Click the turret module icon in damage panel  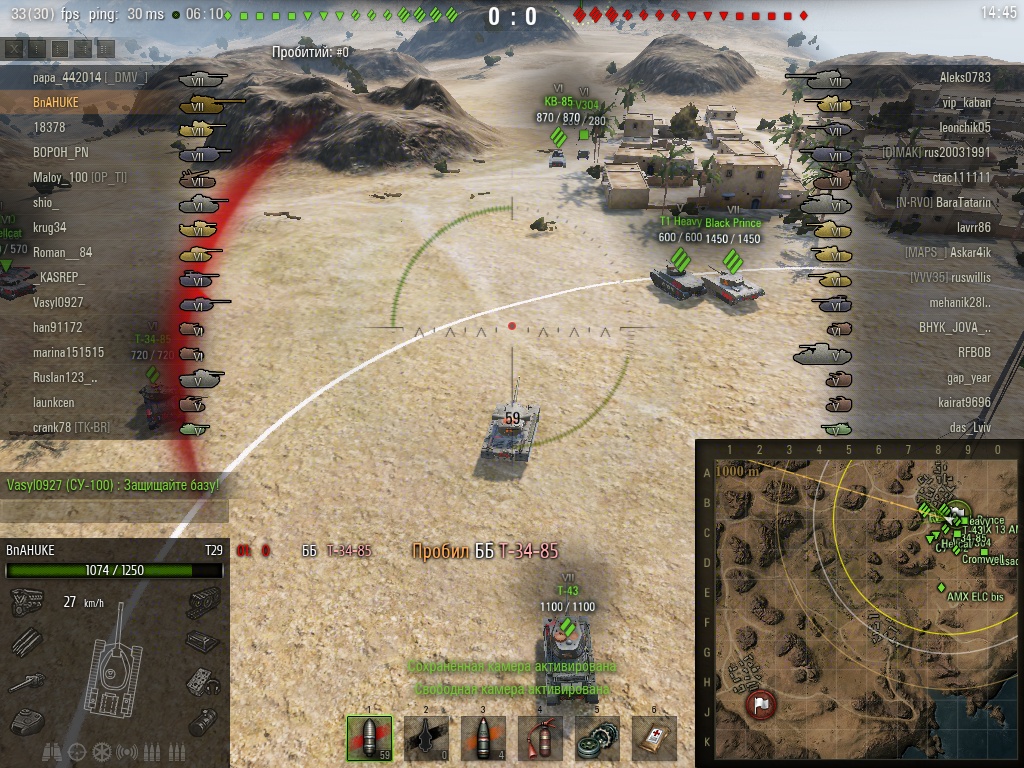tap(25, 719)
